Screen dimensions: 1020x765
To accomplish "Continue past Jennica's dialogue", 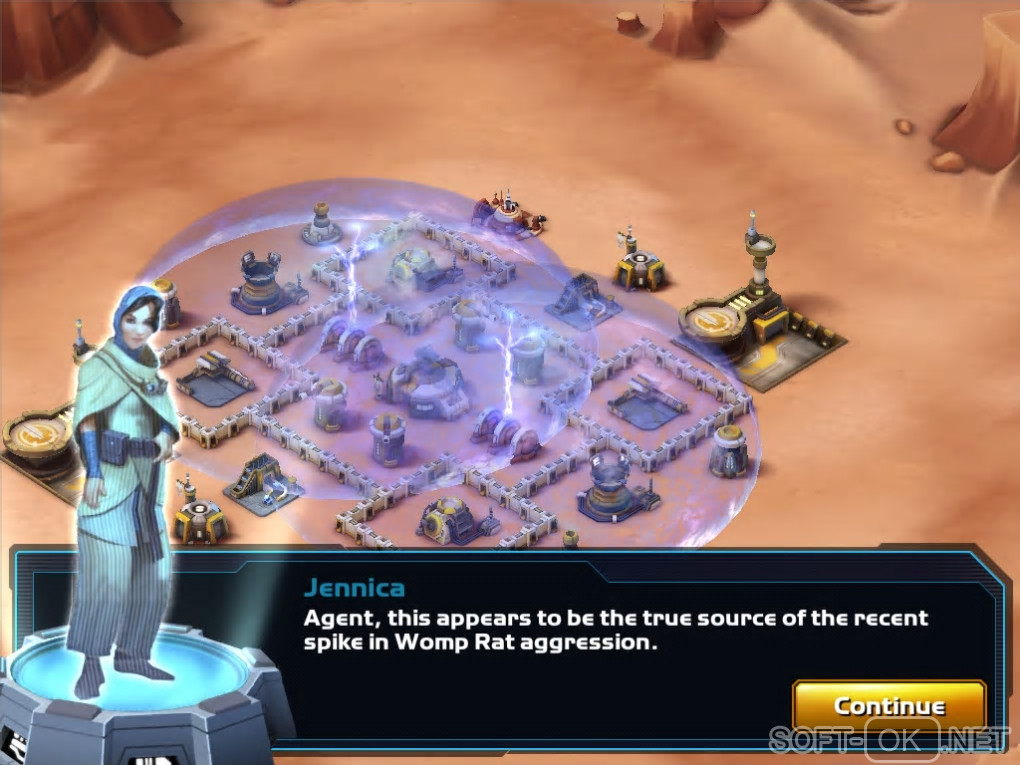I will (x=888, y=706).
